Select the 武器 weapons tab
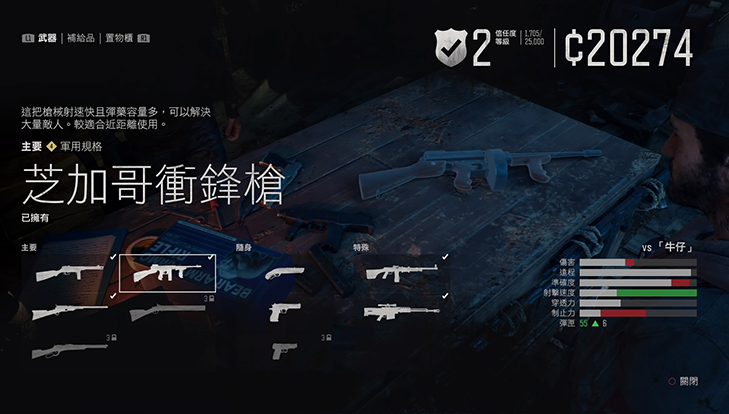Viewport: 729px width, 414px height. pos(47,39)
